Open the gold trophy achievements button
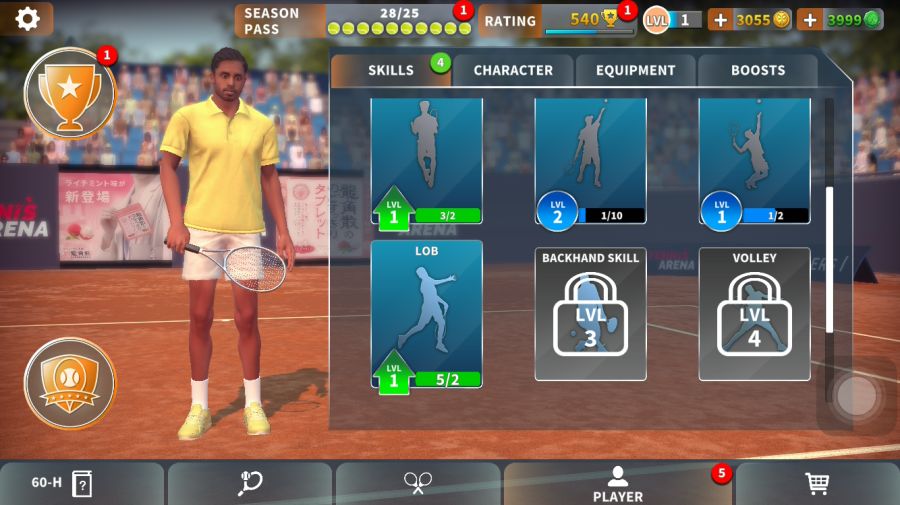This screenshot has width=900, height=505. tap(69, 92)
